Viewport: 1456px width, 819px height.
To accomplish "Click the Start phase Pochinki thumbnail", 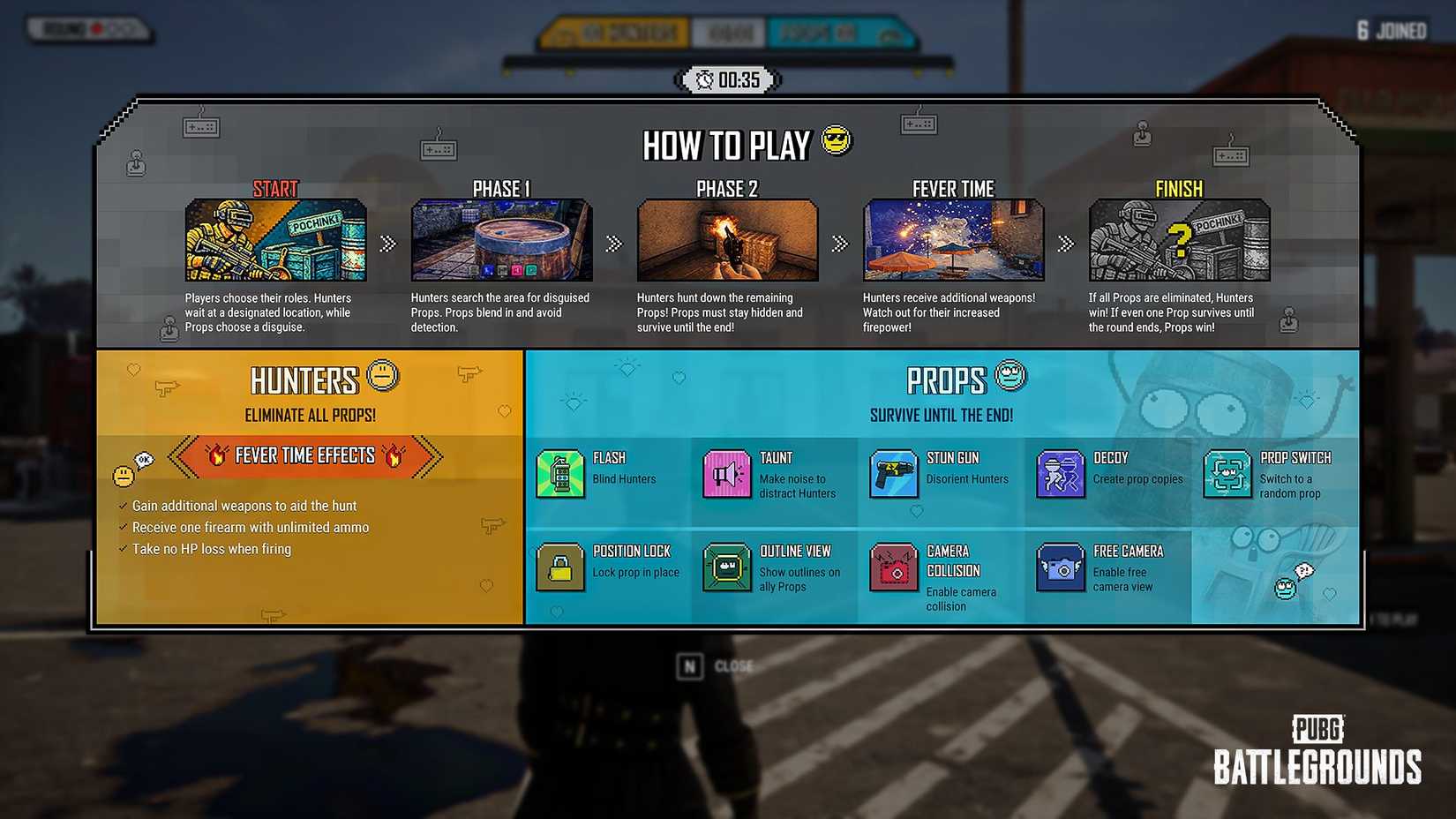I will click(276, 239).
